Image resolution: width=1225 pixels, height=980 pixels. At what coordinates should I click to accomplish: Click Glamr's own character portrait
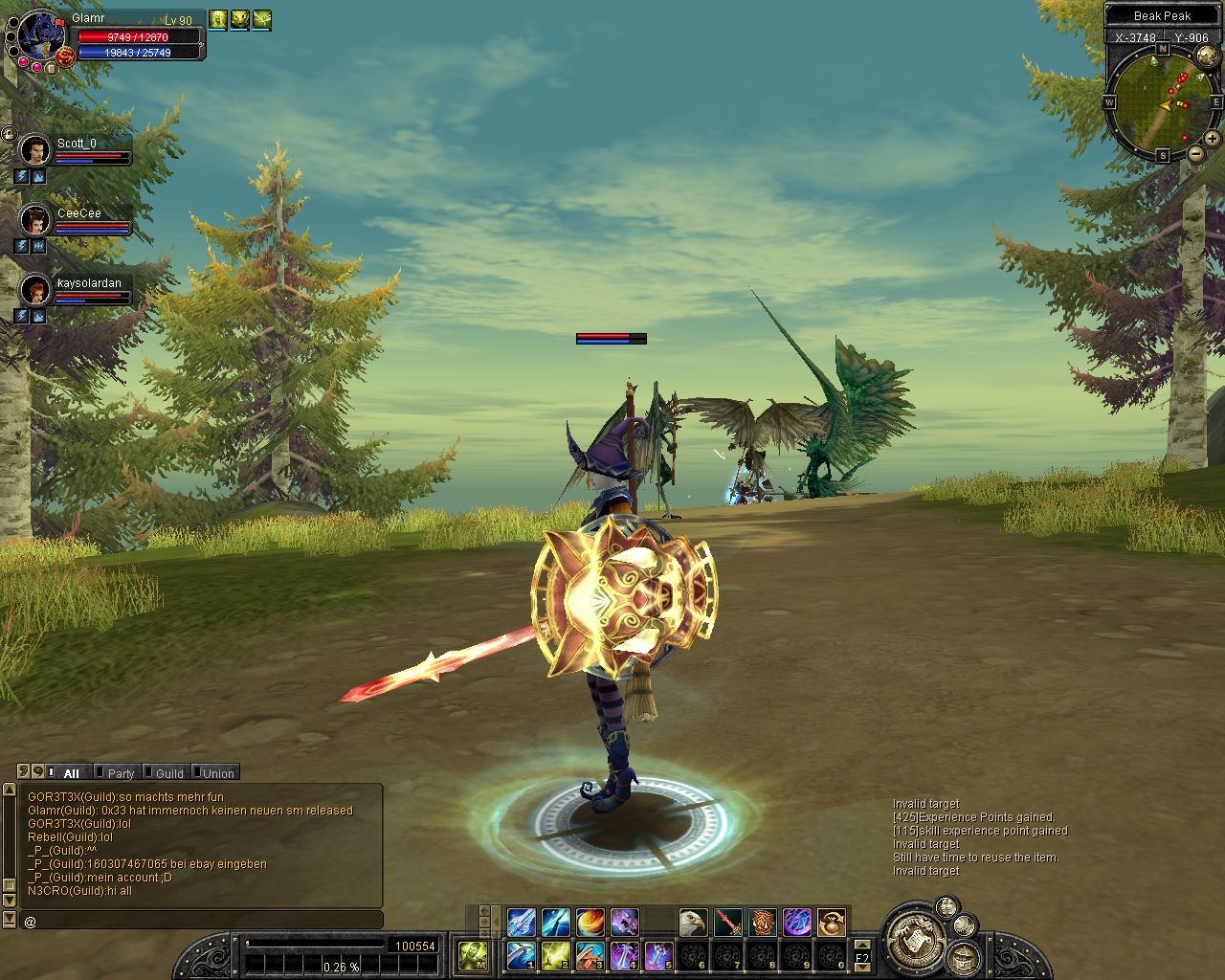point(40,36)
